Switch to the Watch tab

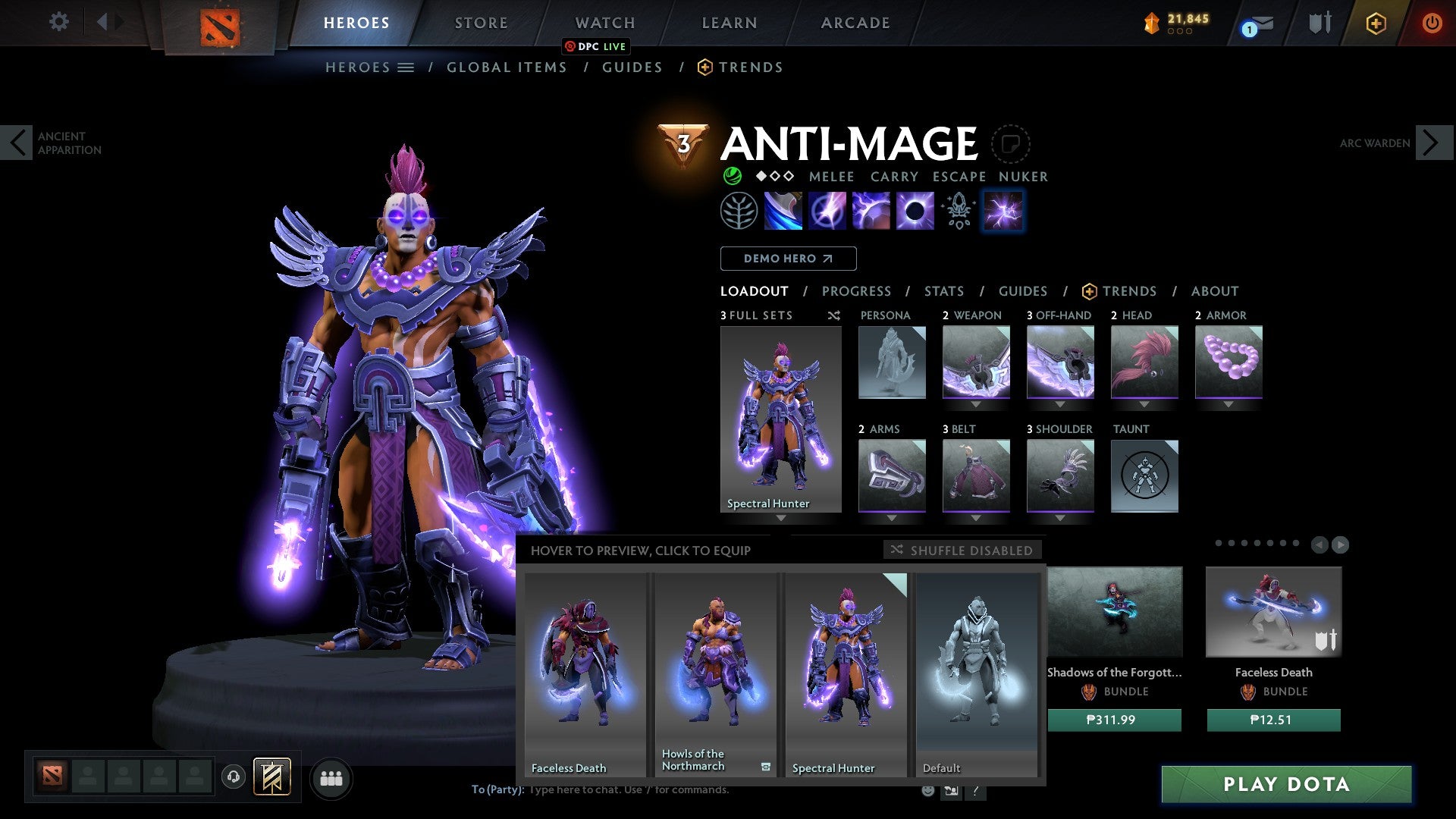(x=604, y=23)
